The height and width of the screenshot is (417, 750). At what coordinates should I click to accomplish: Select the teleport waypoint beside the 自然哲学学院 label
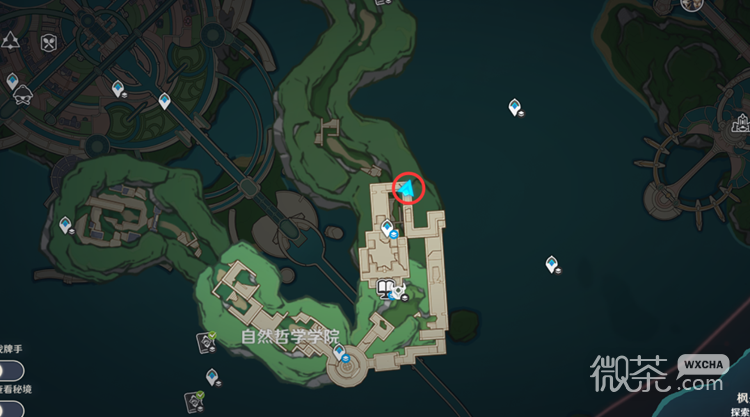click(x=340, y=352)
